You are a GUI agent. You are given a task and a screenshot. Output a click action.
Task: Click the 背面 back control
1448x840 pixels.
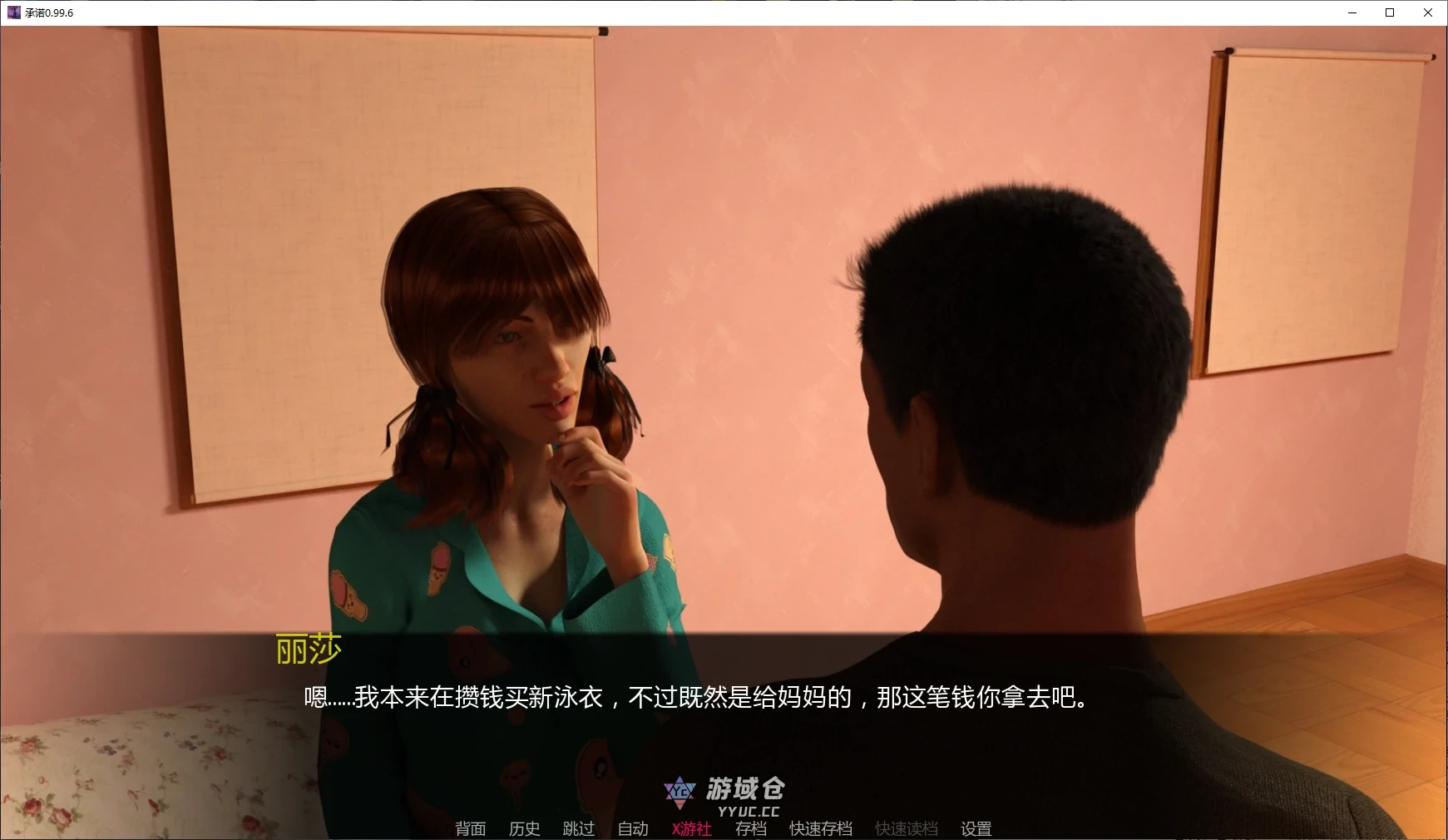coord(469,828)
